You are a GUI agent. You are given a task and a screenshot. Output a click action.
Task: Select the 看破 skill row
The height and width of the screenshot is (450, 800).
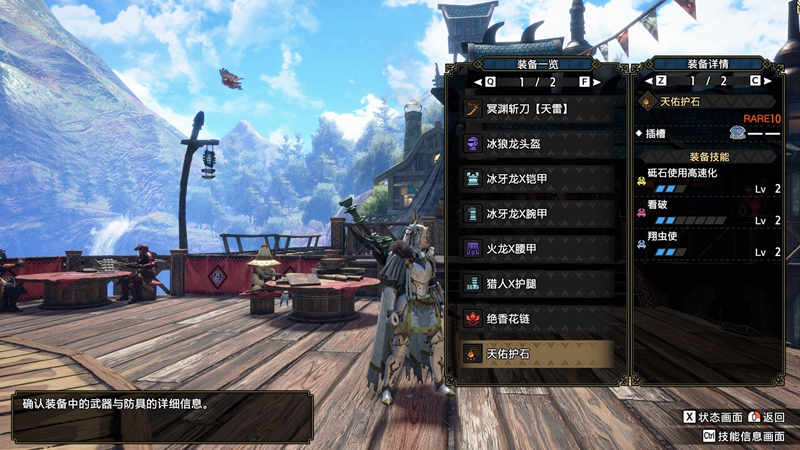[x=708, y=213]
